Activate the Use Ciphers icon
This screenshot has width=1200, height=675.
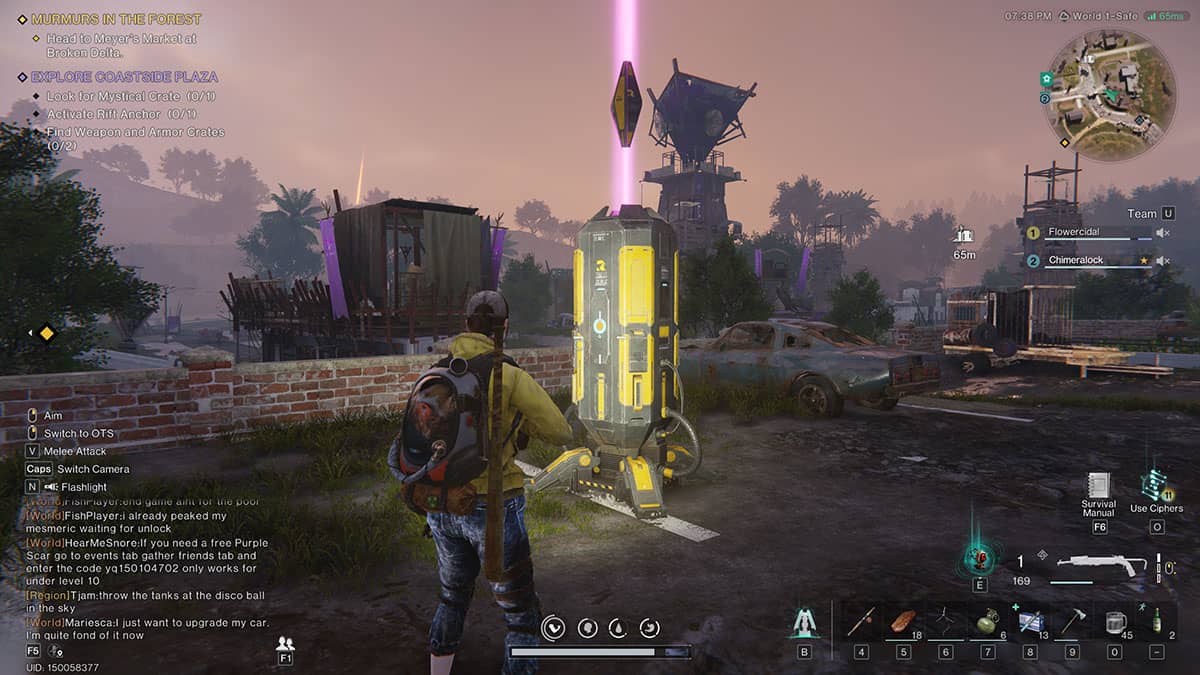1156,486
